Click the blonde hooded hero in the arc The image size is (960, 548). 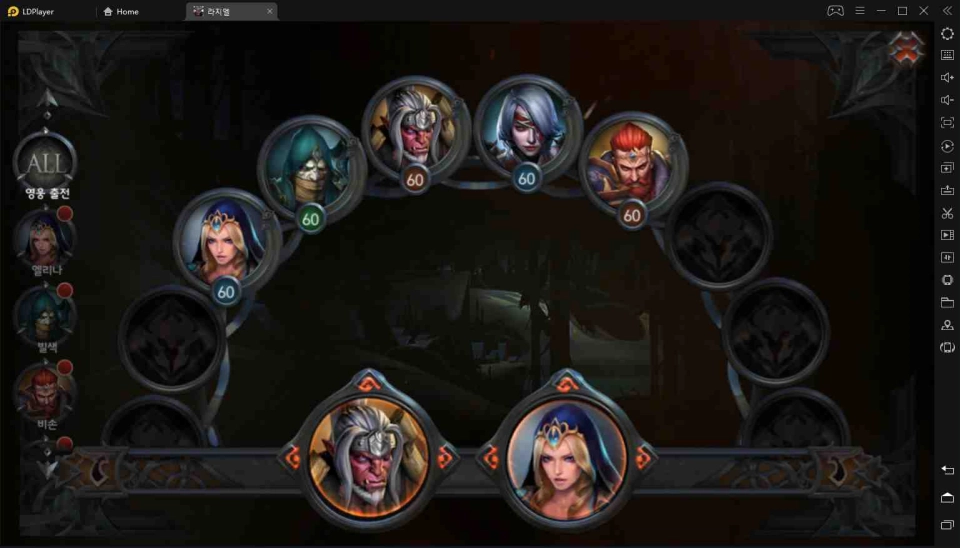223,242
